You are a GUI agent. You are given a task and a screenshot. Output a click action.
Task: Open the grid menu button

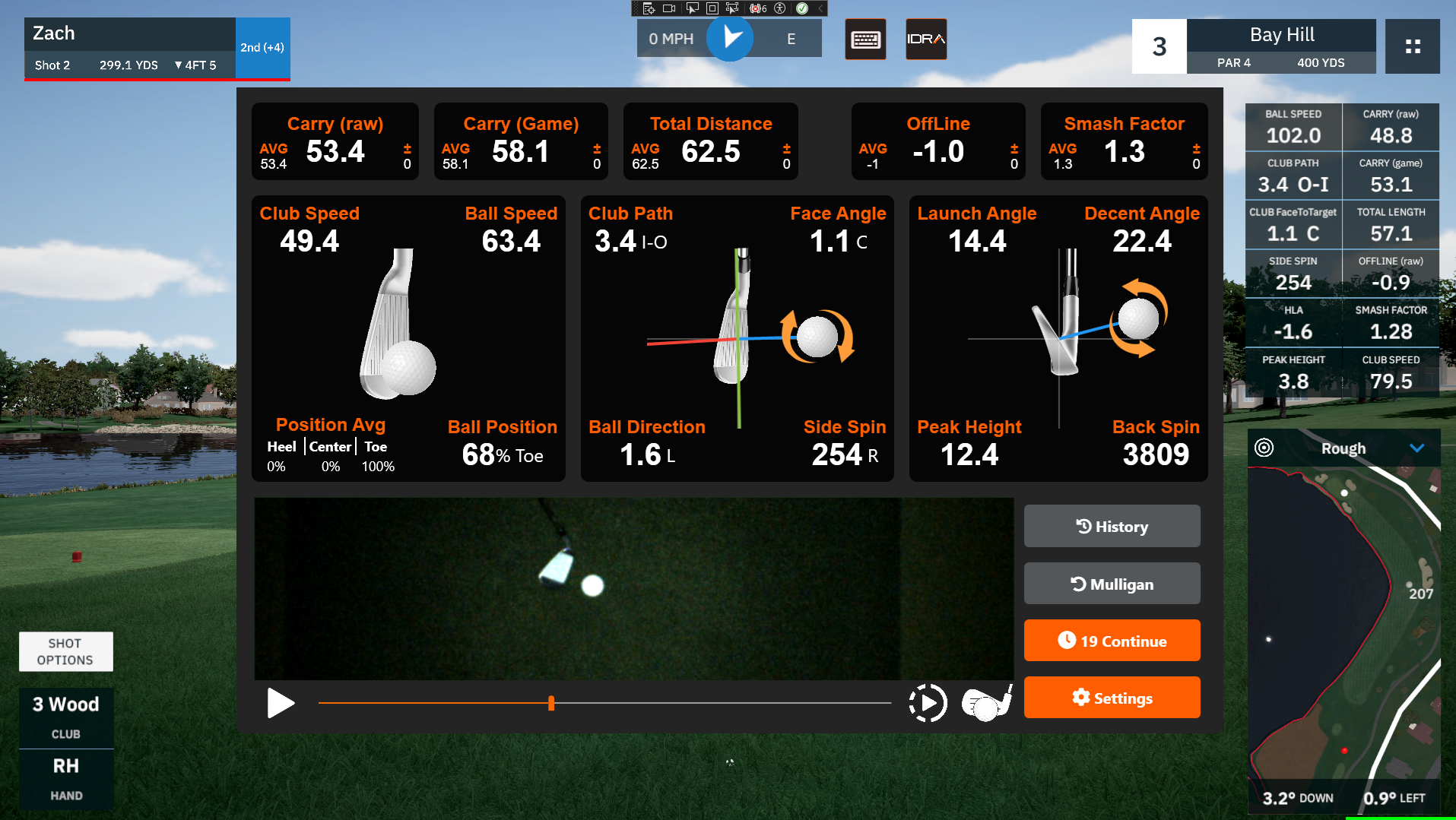(1412, 46)
